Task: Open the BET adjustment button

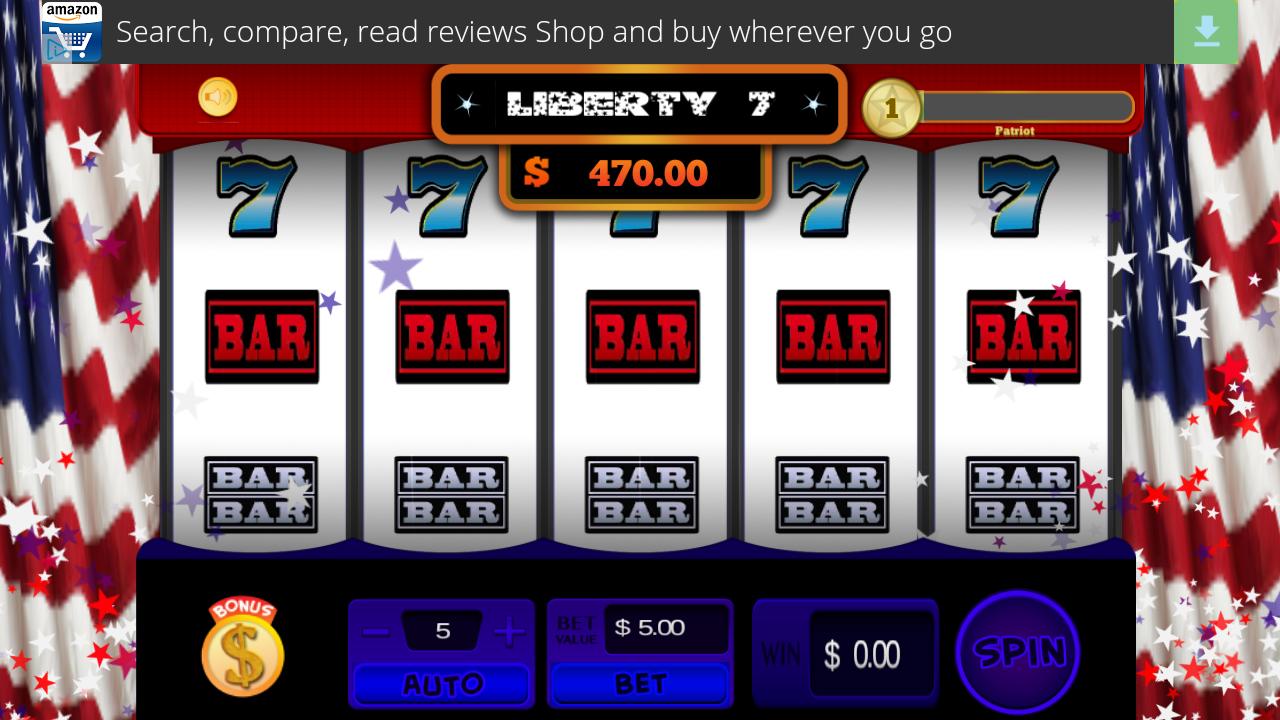Action: click(640, 684)
